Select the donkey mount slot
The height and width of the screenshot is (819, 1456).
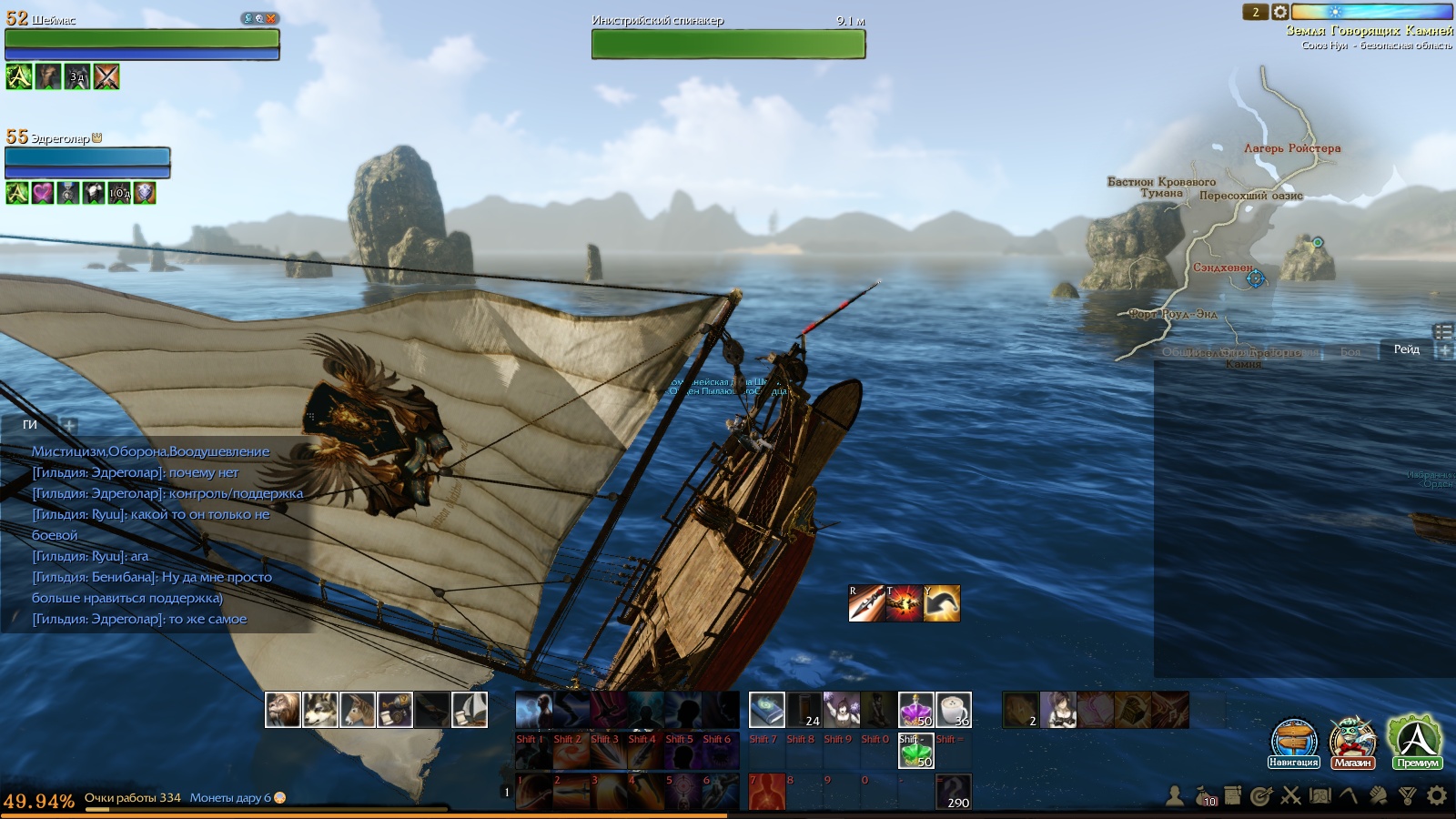pyautogui.click(x=357, y=710)
